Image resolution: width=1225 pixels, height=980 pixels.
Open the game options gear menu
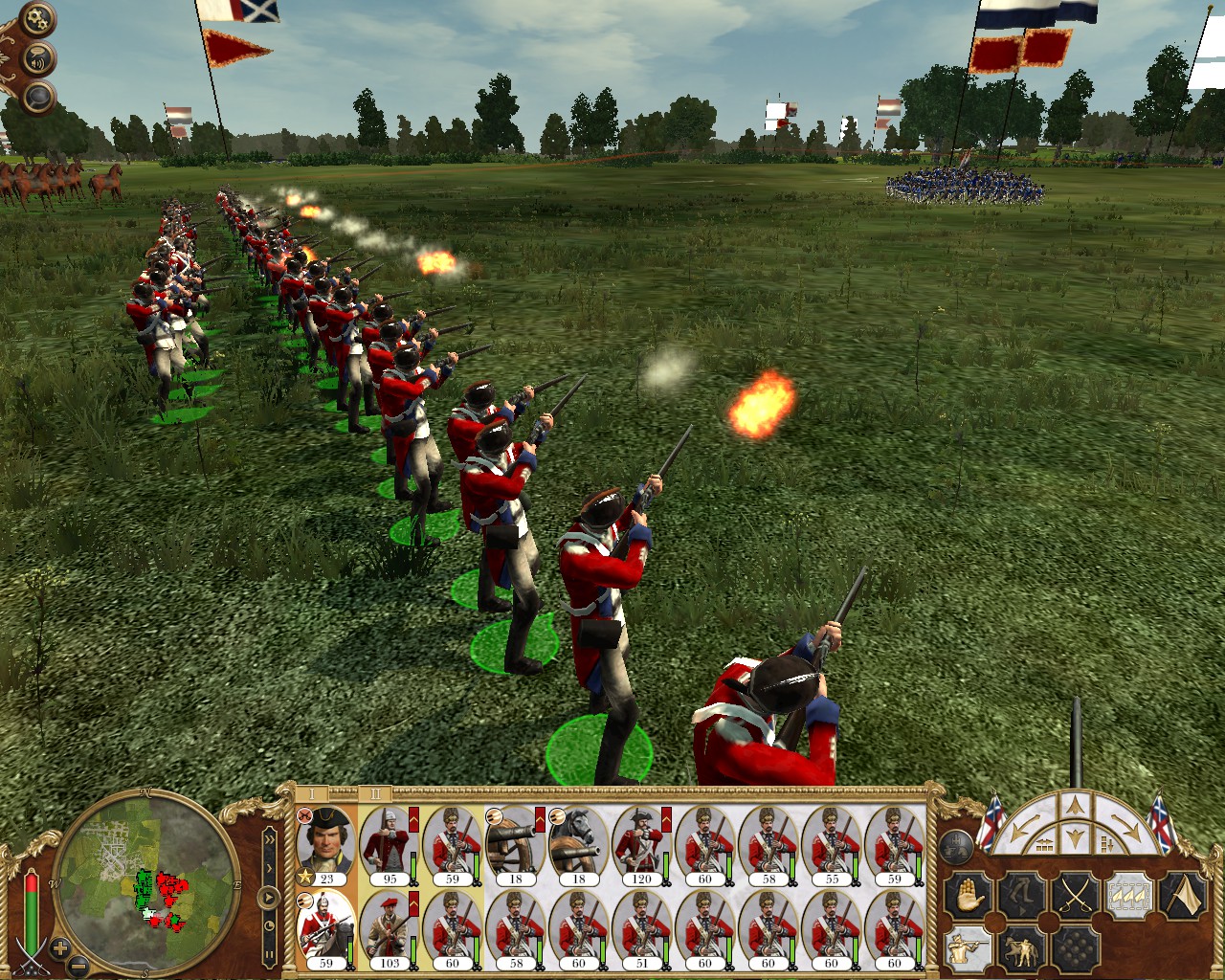36,18
